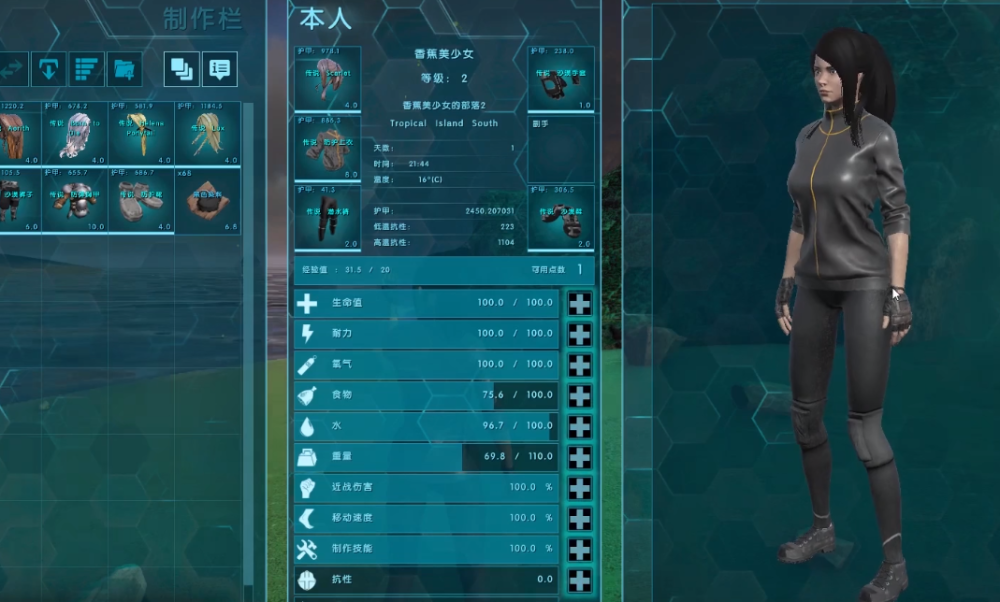The image size is (1000, 602).
Task: Upgrade the 氧气 (oxygen) stat
Action: 579,366
